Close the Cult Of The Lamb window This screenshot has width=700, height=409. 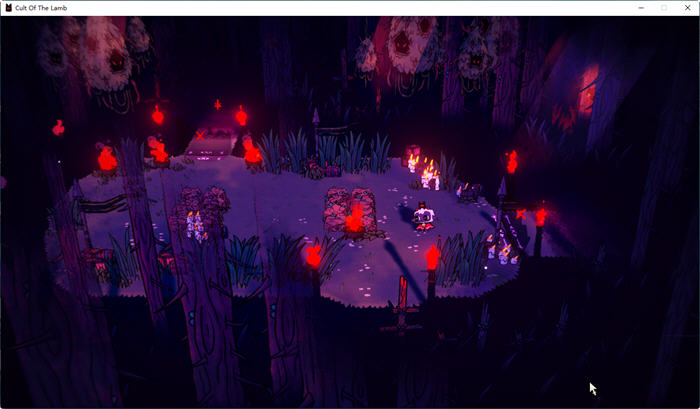(x=686, y=7)
